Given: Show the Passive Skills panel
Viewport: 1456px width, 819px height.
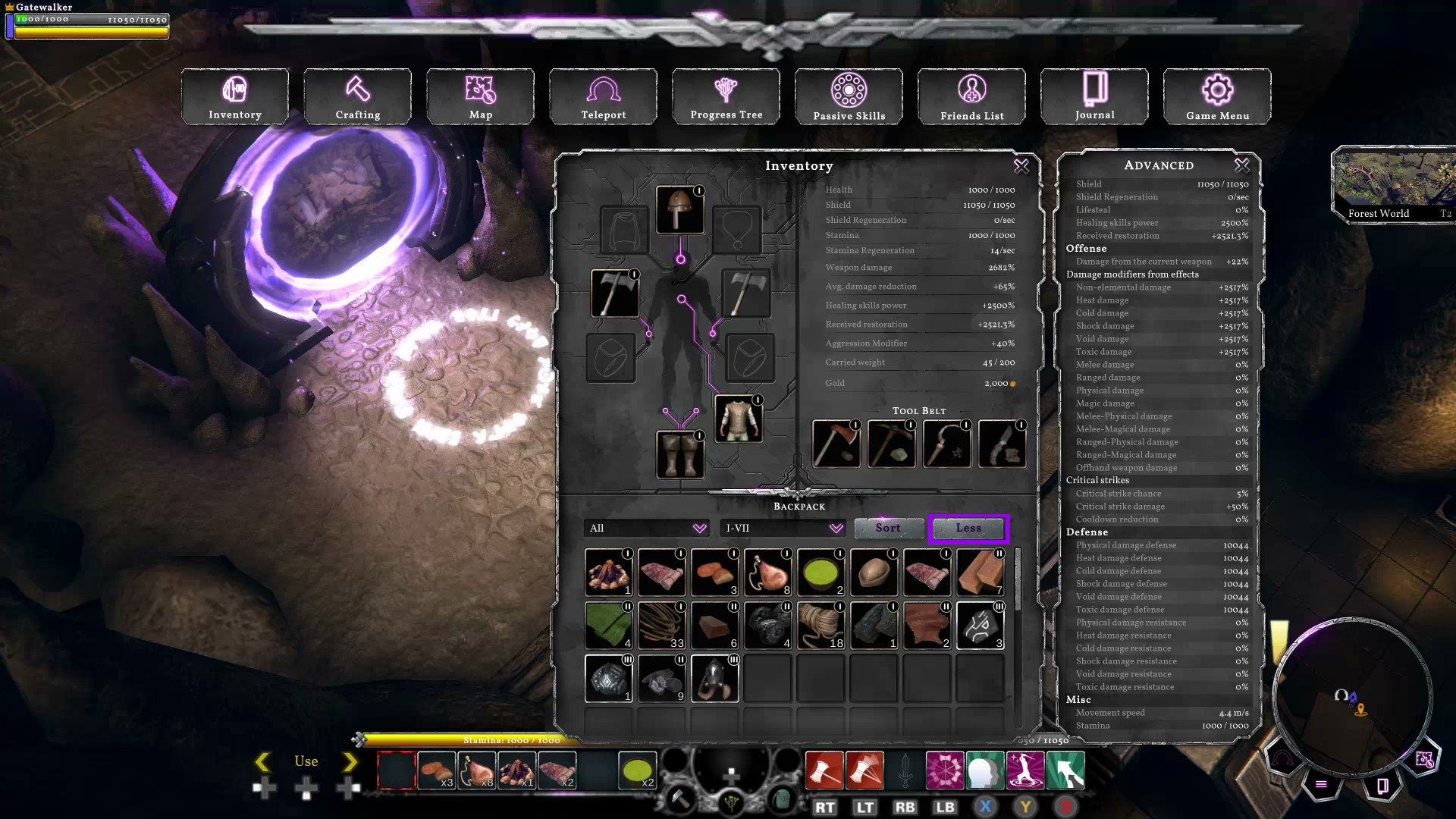Looking at the screenshot, I should coord(849,96).
